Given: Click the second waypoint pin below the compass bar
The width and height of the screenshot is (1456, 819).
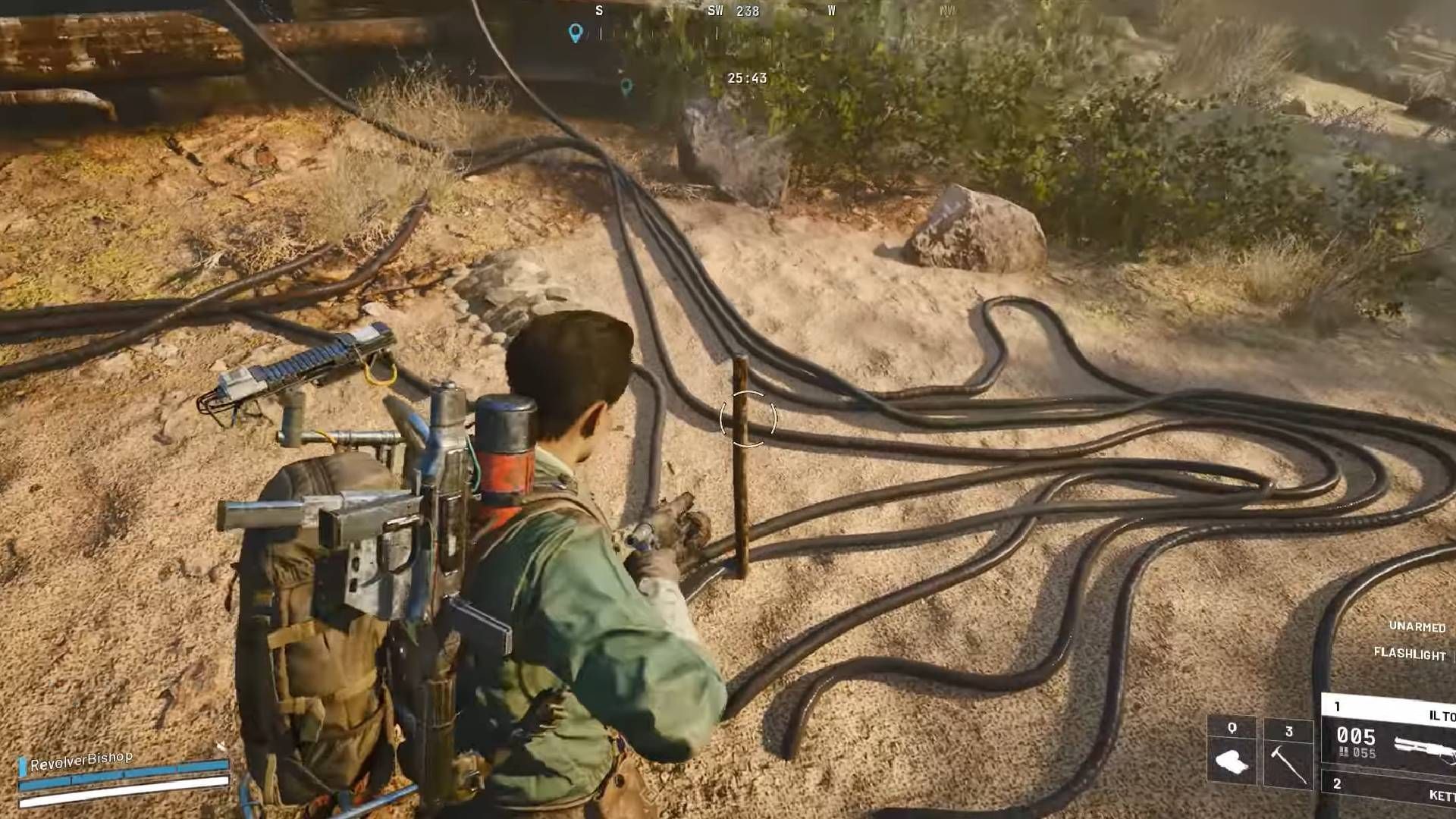Looking at the screenshot, I should pyautogui.click(x=626, y=86).
